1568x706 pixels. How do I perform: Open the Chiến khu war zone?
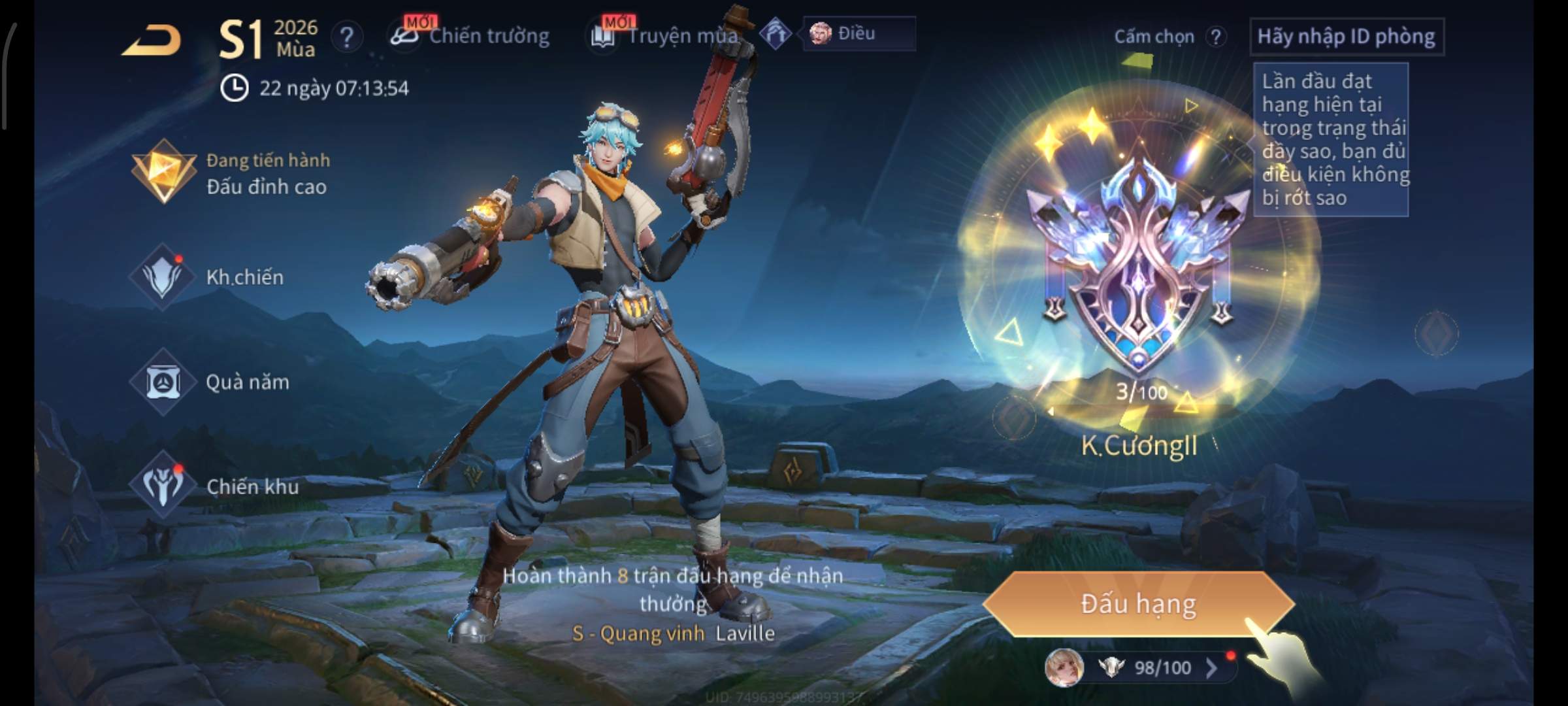point(216,486)
